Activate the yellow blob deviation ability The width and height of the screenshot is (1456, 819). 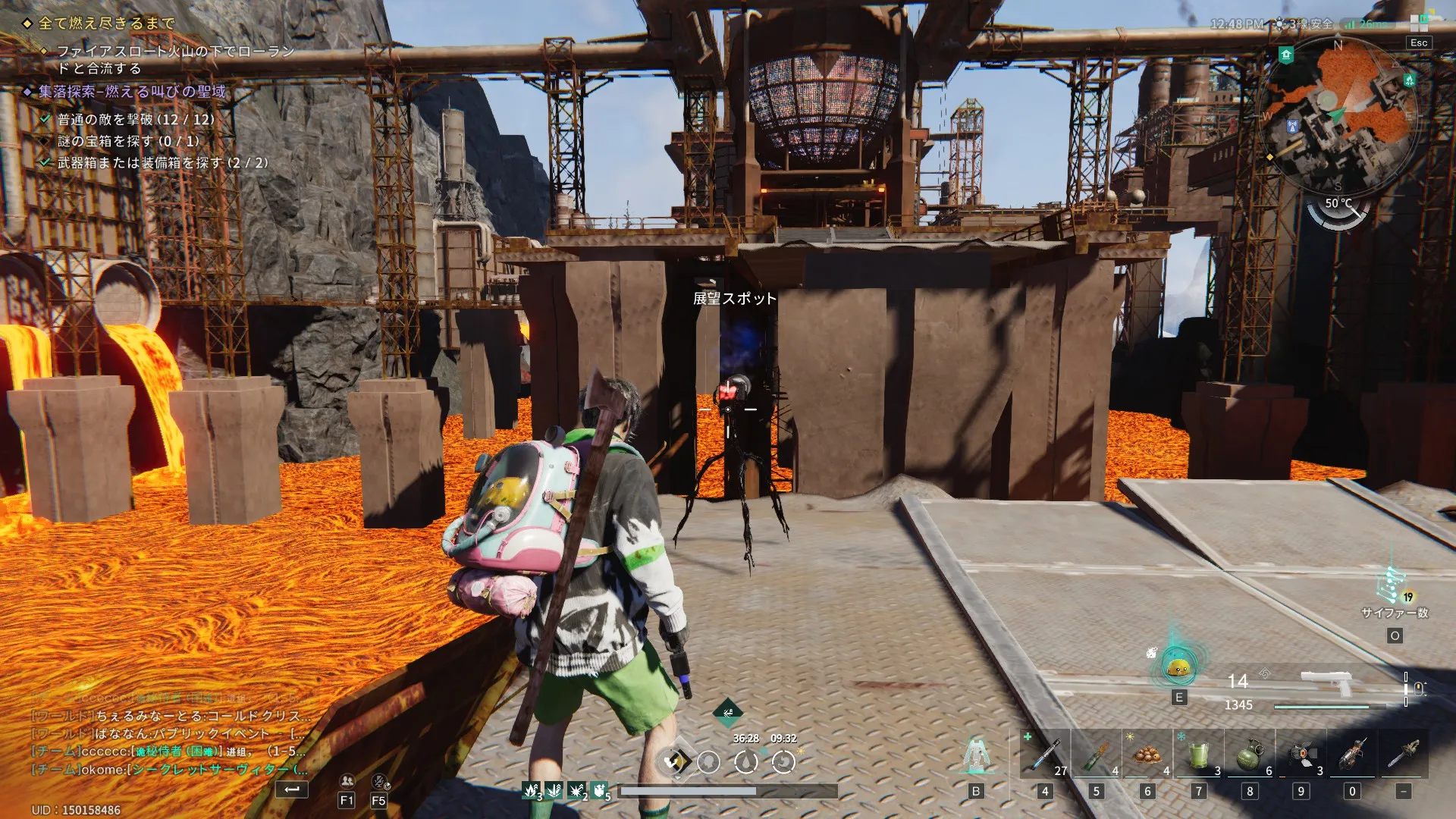(x=1178, y=667)
